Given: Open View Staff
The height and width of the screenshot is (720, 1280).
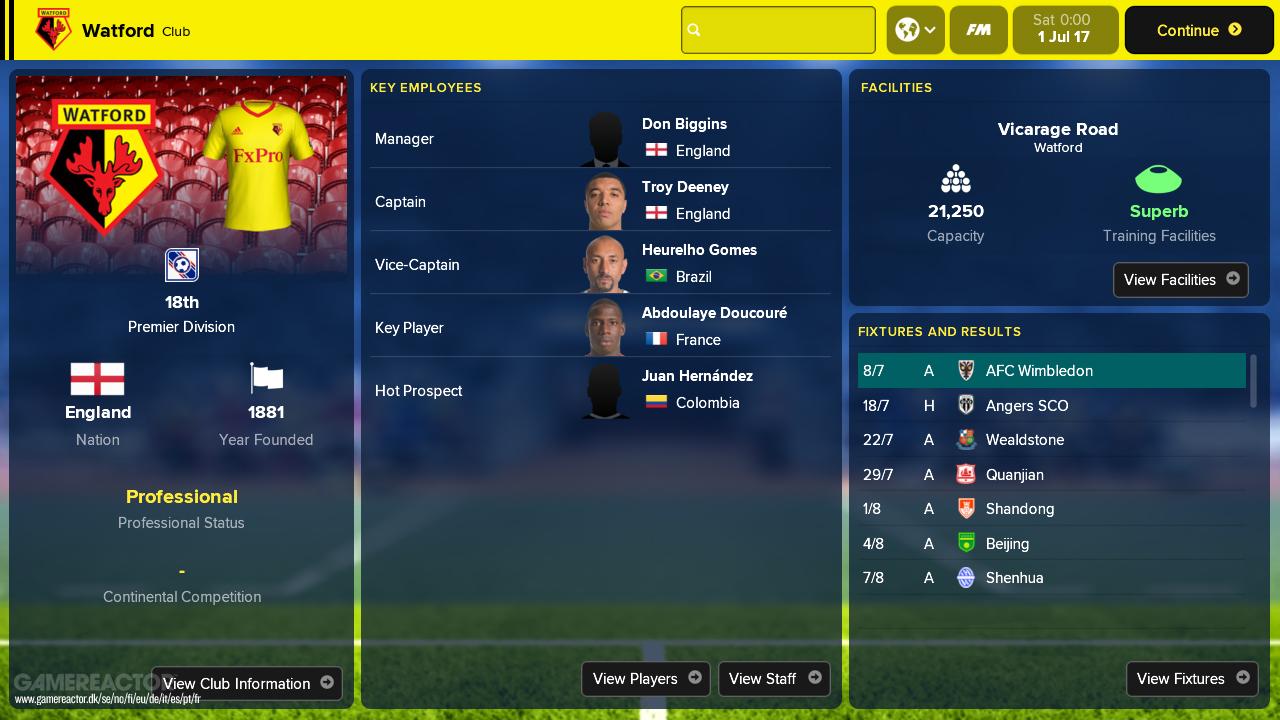Looking at the screenshot, I should click(774, 679).
